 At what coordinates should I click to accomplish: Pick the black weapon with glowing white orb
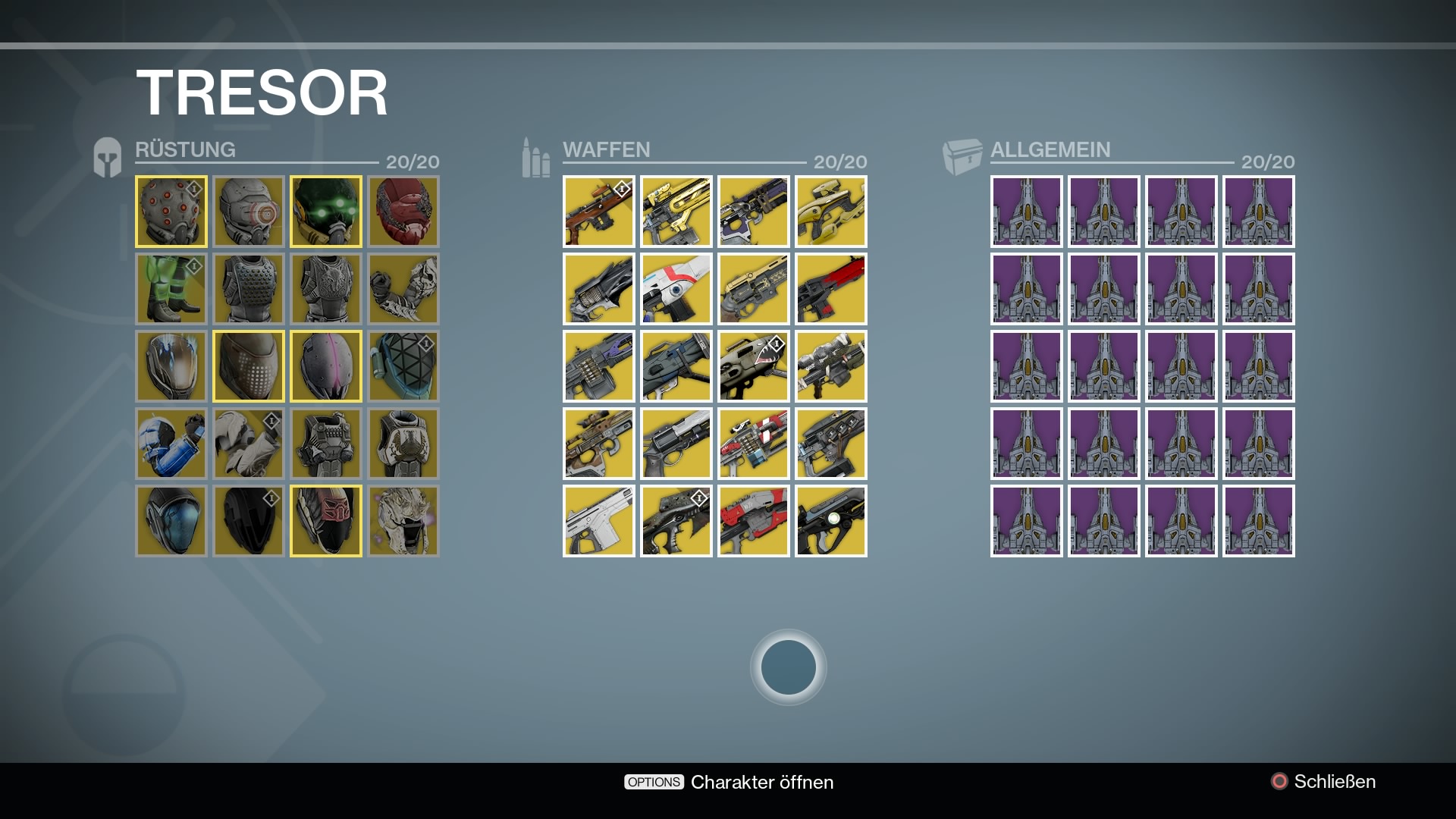[x=831, y=521]
